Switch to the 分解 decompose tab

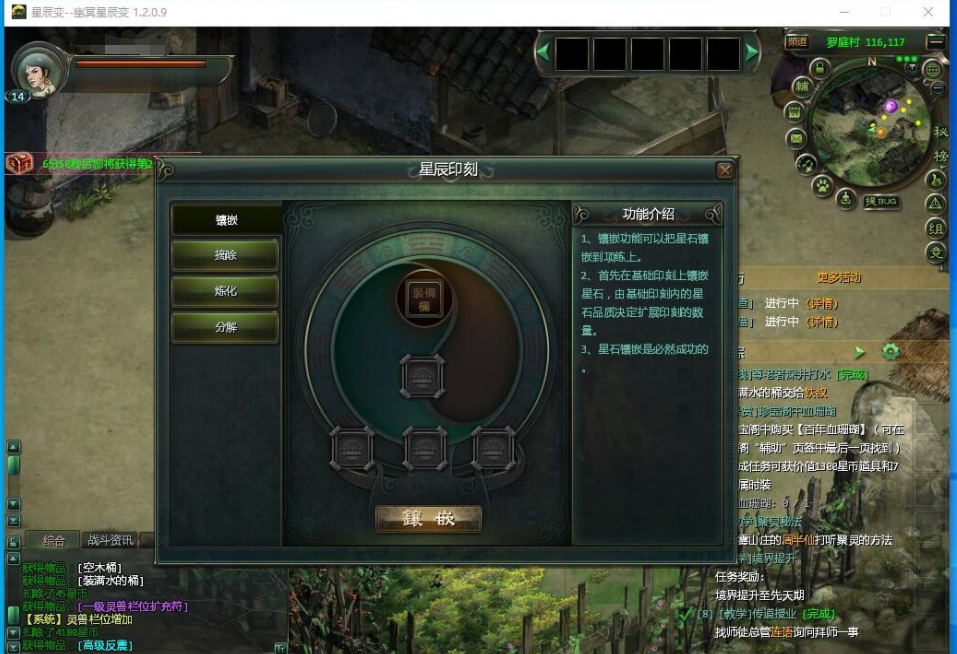coord(226,327)
